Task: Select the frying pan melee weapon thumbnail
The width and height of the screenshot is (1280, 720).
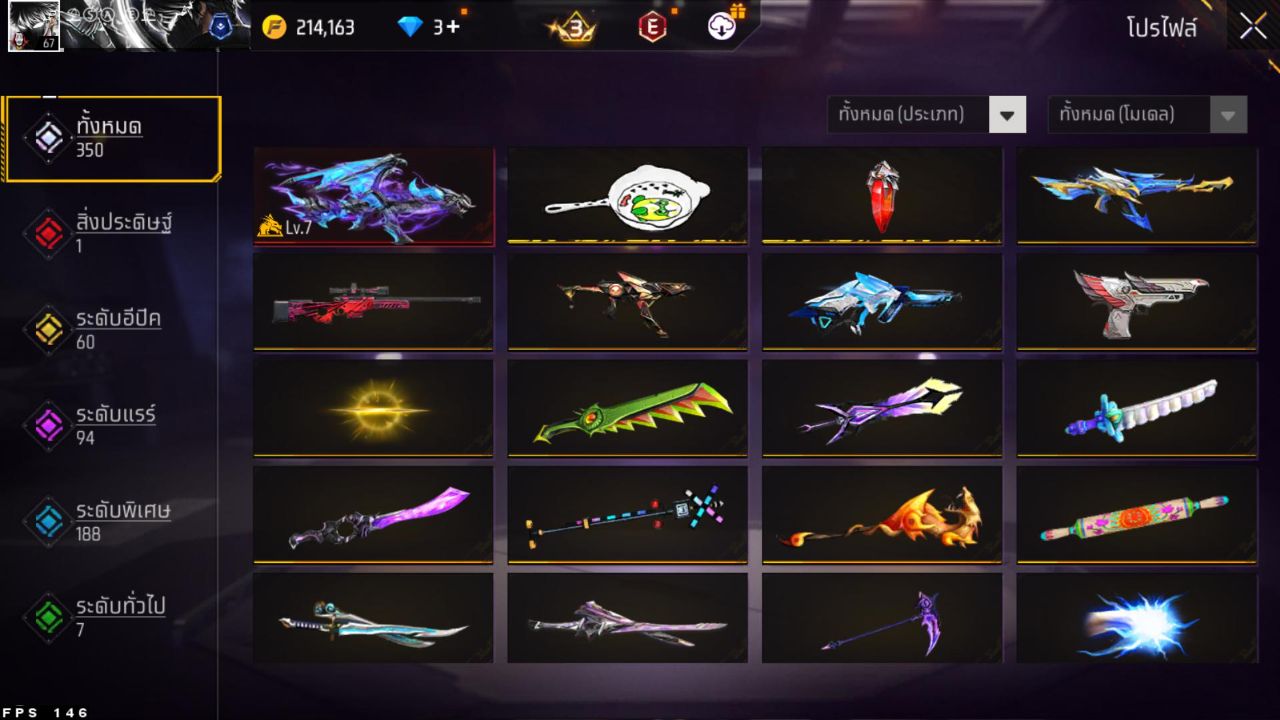Action: tap(627, 194)
